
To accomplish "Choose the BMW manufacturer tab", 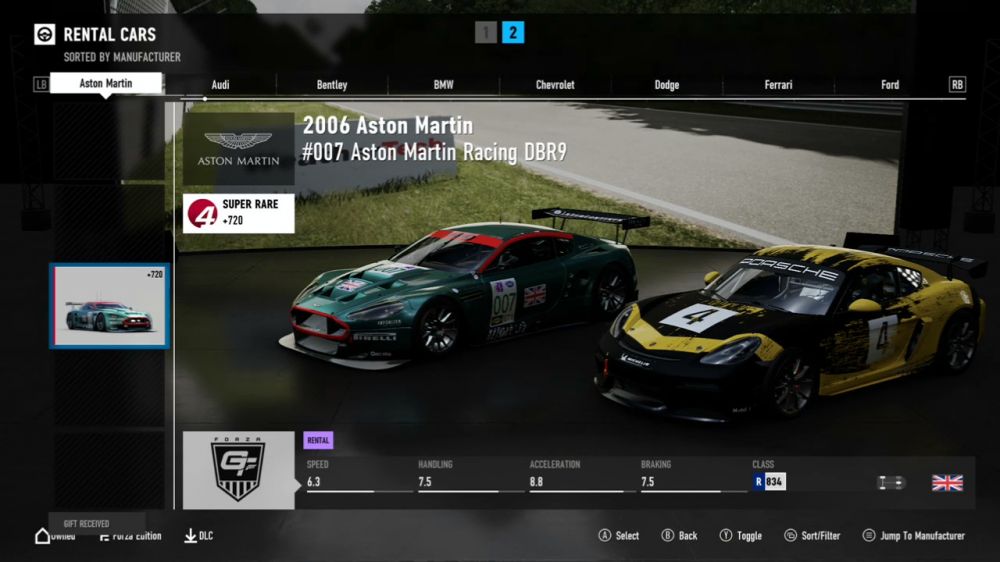I will 443,85.
